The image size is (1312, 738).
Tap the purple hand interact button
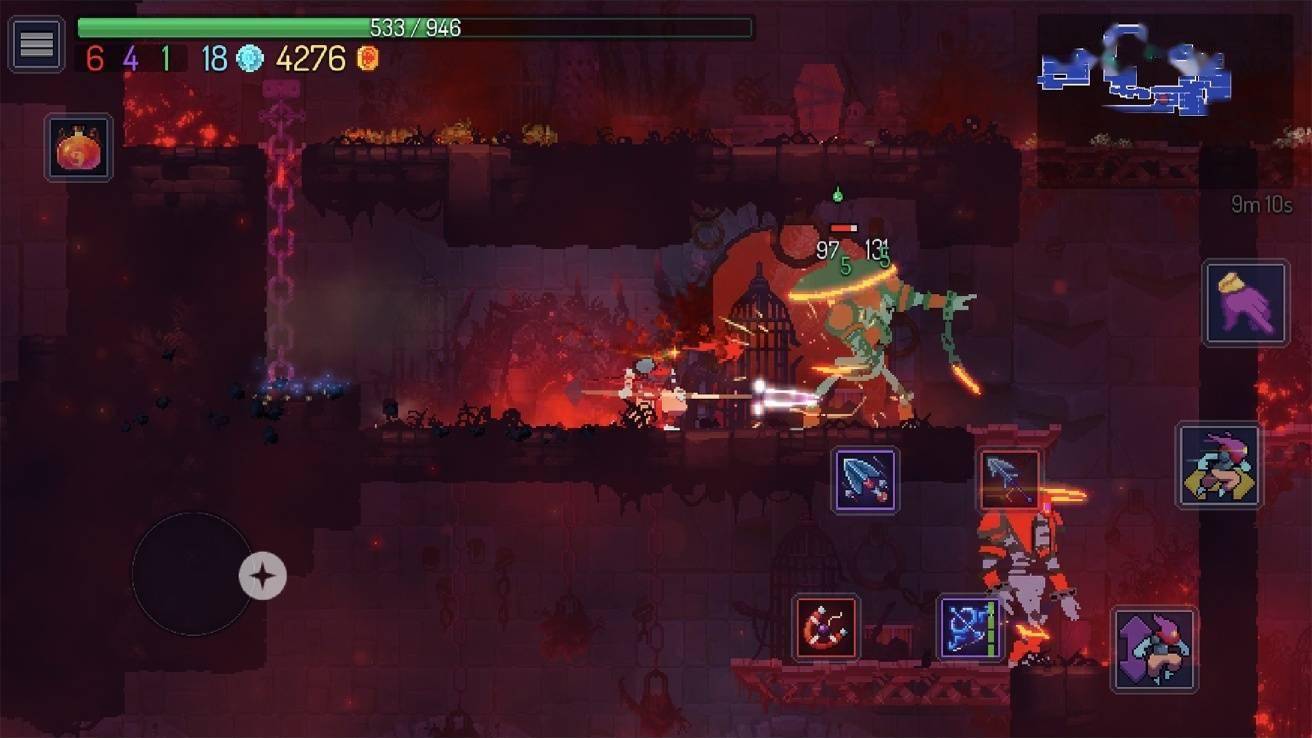(1245, 303)
